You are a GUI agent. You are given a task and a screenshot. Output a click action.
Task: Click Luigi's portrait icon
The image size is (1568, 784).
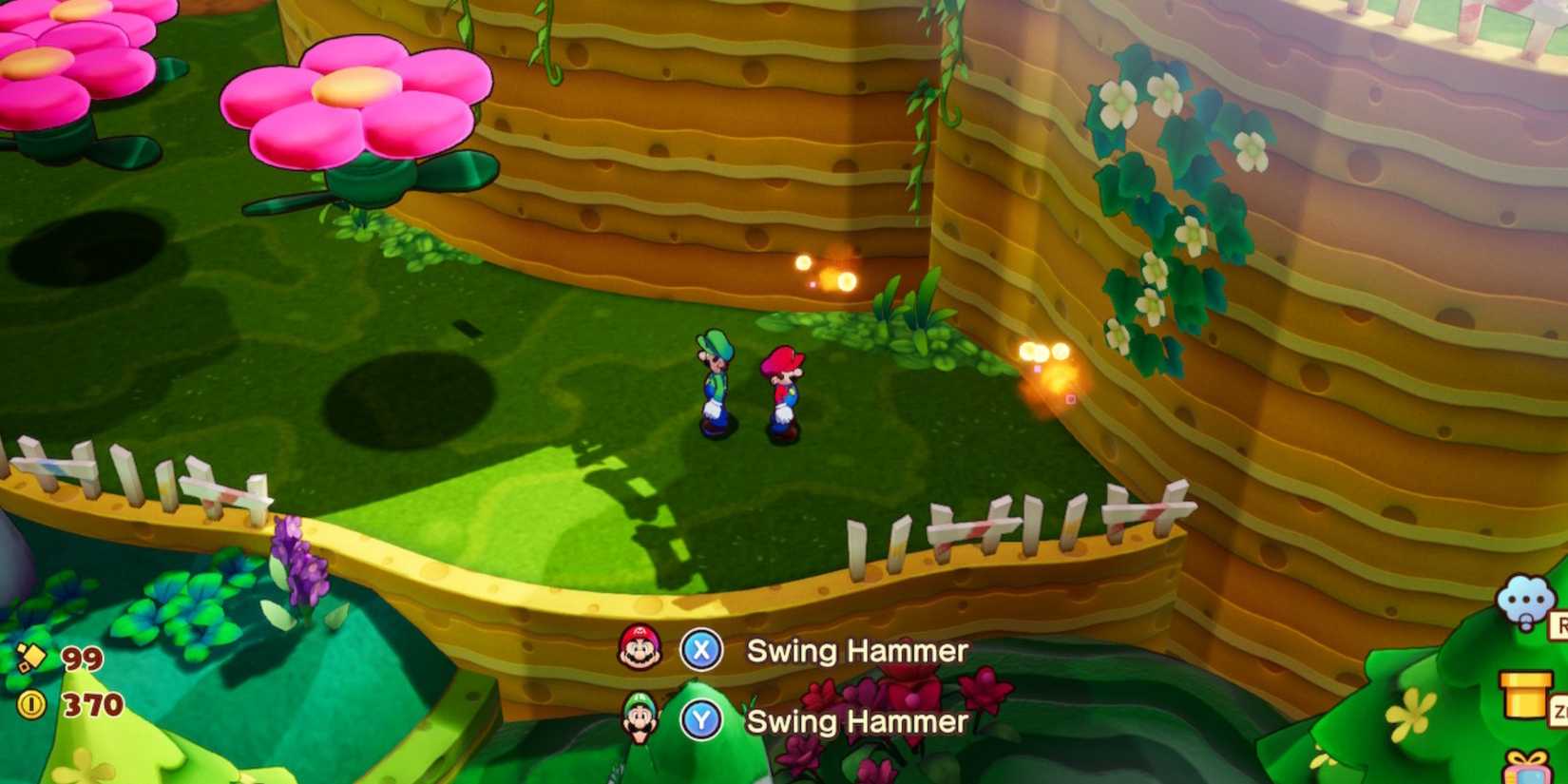pyautogui.click(x=641, y=721)
